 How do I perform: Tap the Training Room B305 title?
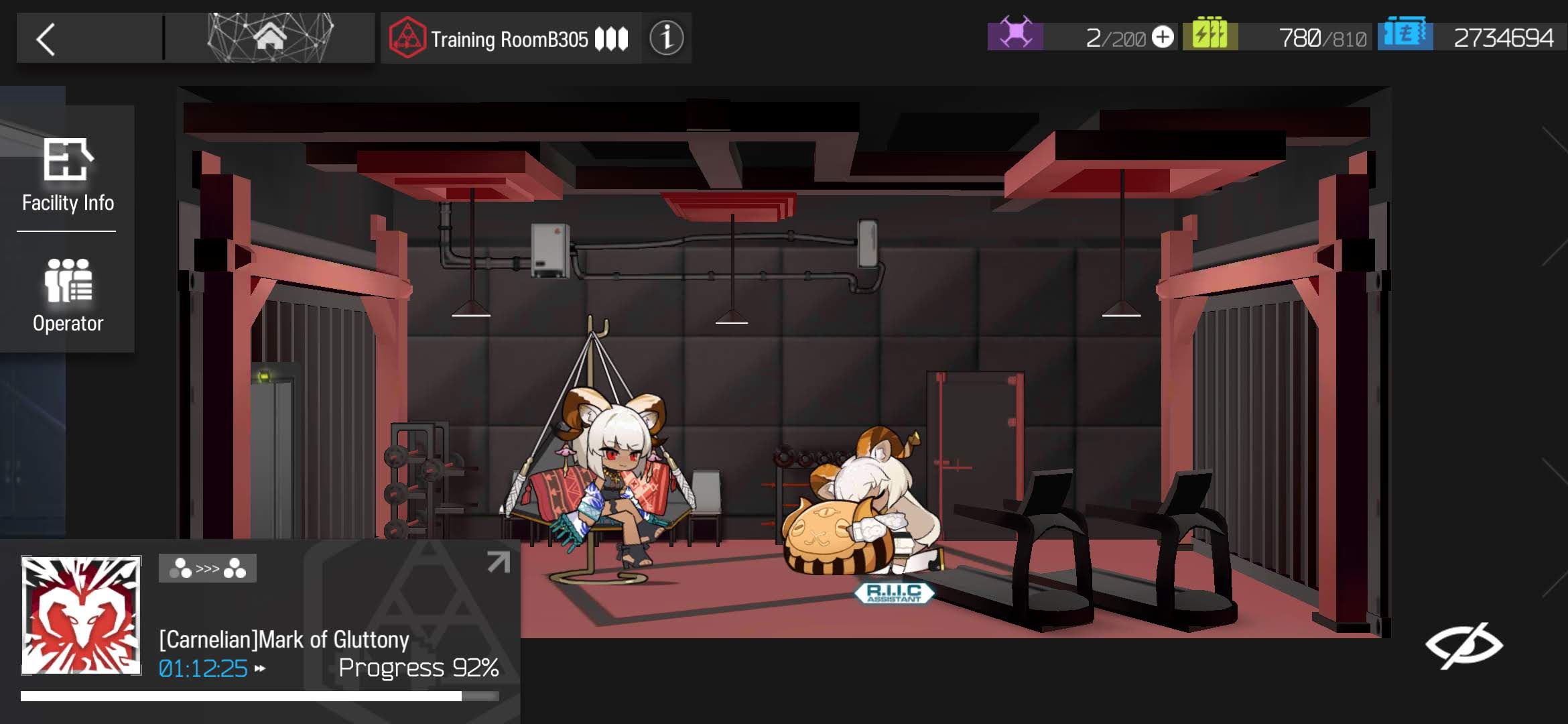point(509,40)
